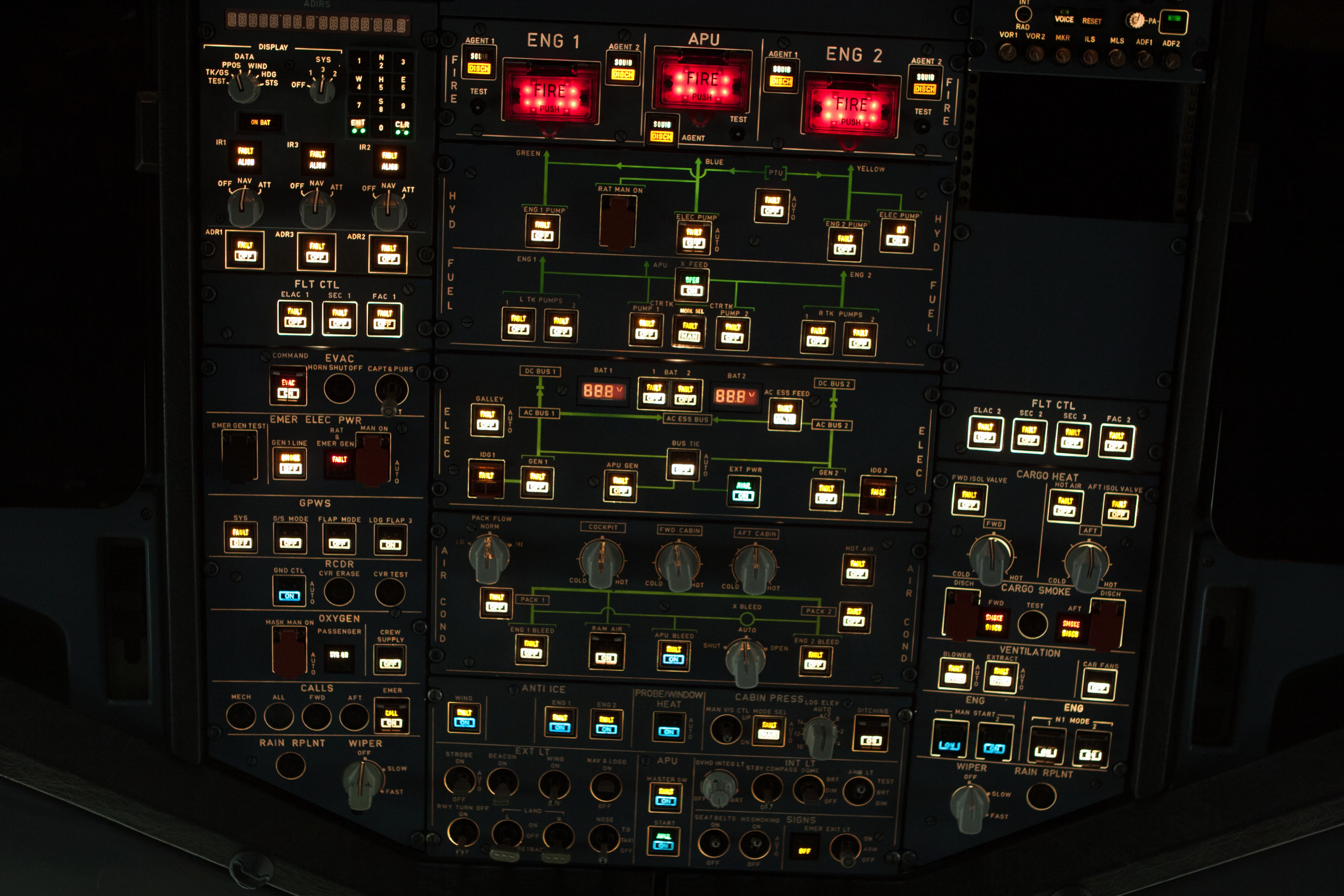
Task: Click the APU START button
Action: click(663, 840)
